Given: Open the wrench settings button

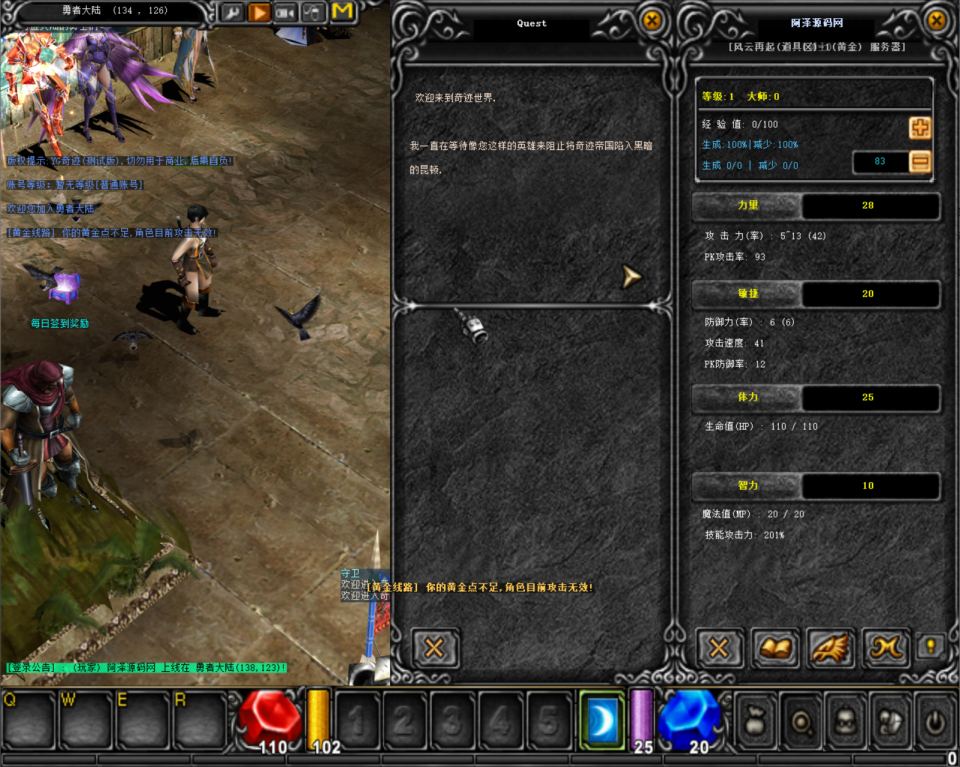Looking at the screenshot, I should [x=231, y=13].
